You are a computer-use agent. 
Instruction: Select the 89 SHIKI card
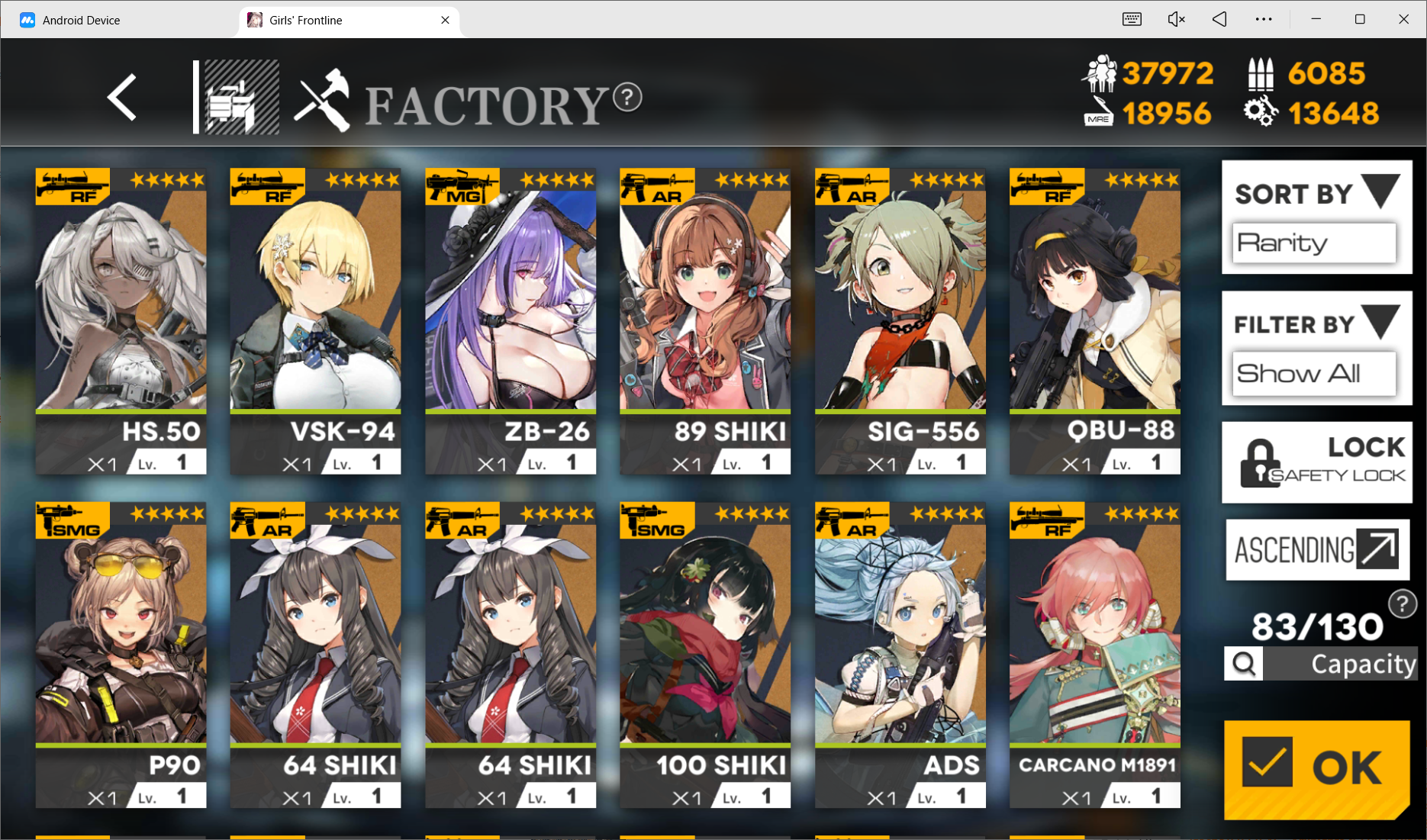pos(705,320)
